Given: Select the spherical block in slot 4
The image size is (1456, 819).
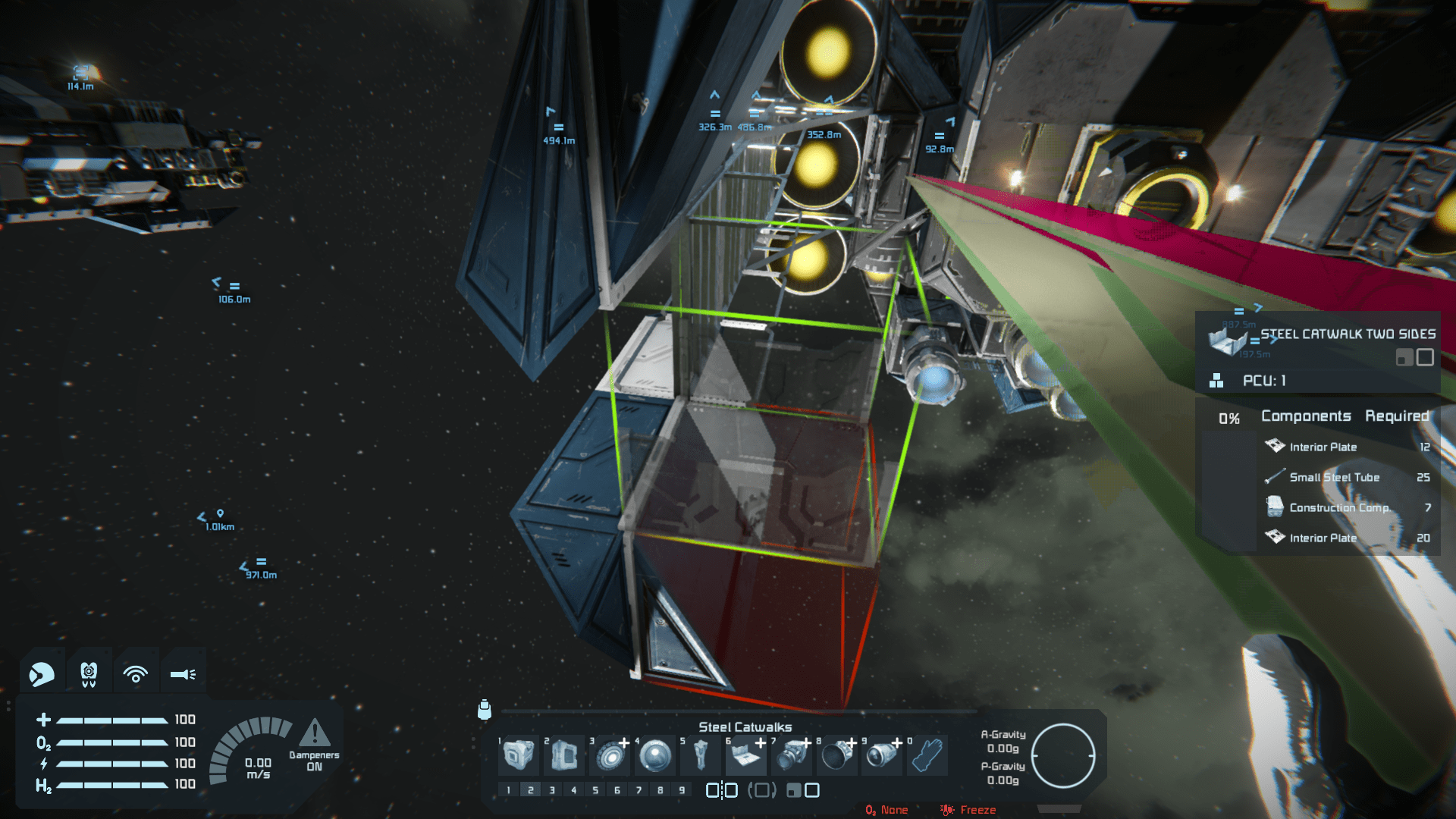Looking at the screenshot, I should click(655, 755).
